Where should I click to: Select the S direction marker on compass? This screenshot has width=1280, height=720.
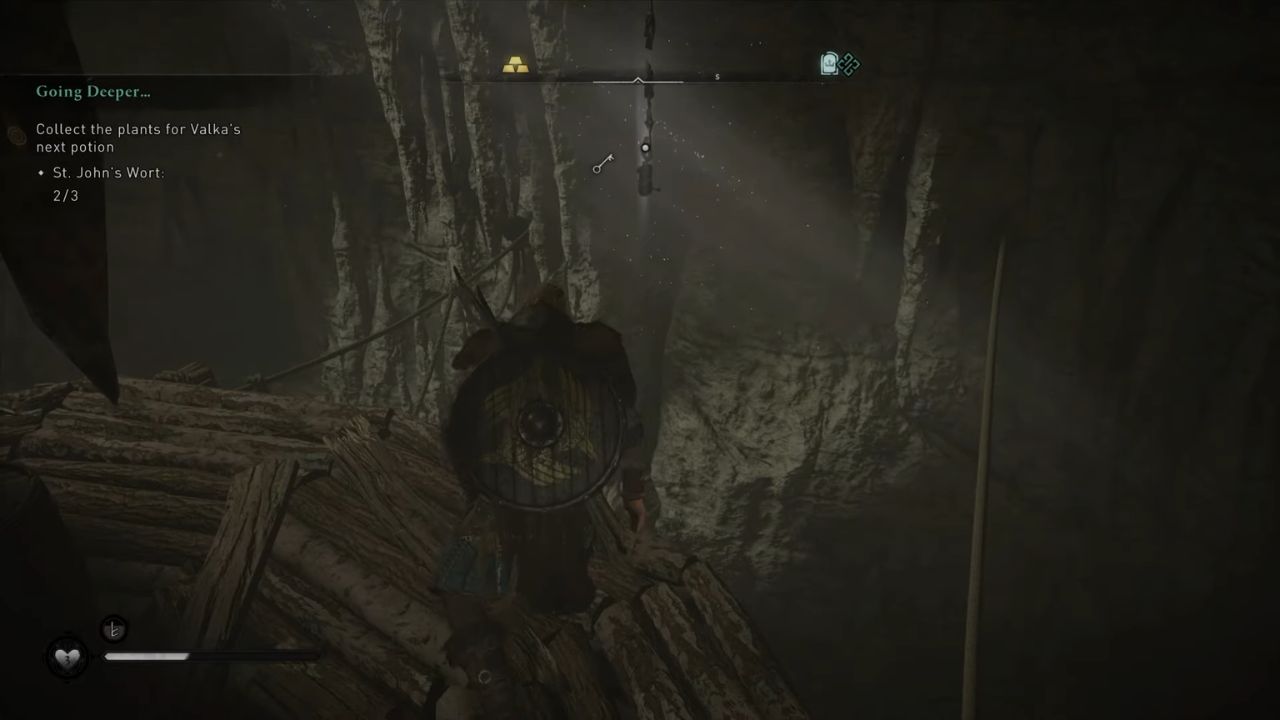click(716, 75)
